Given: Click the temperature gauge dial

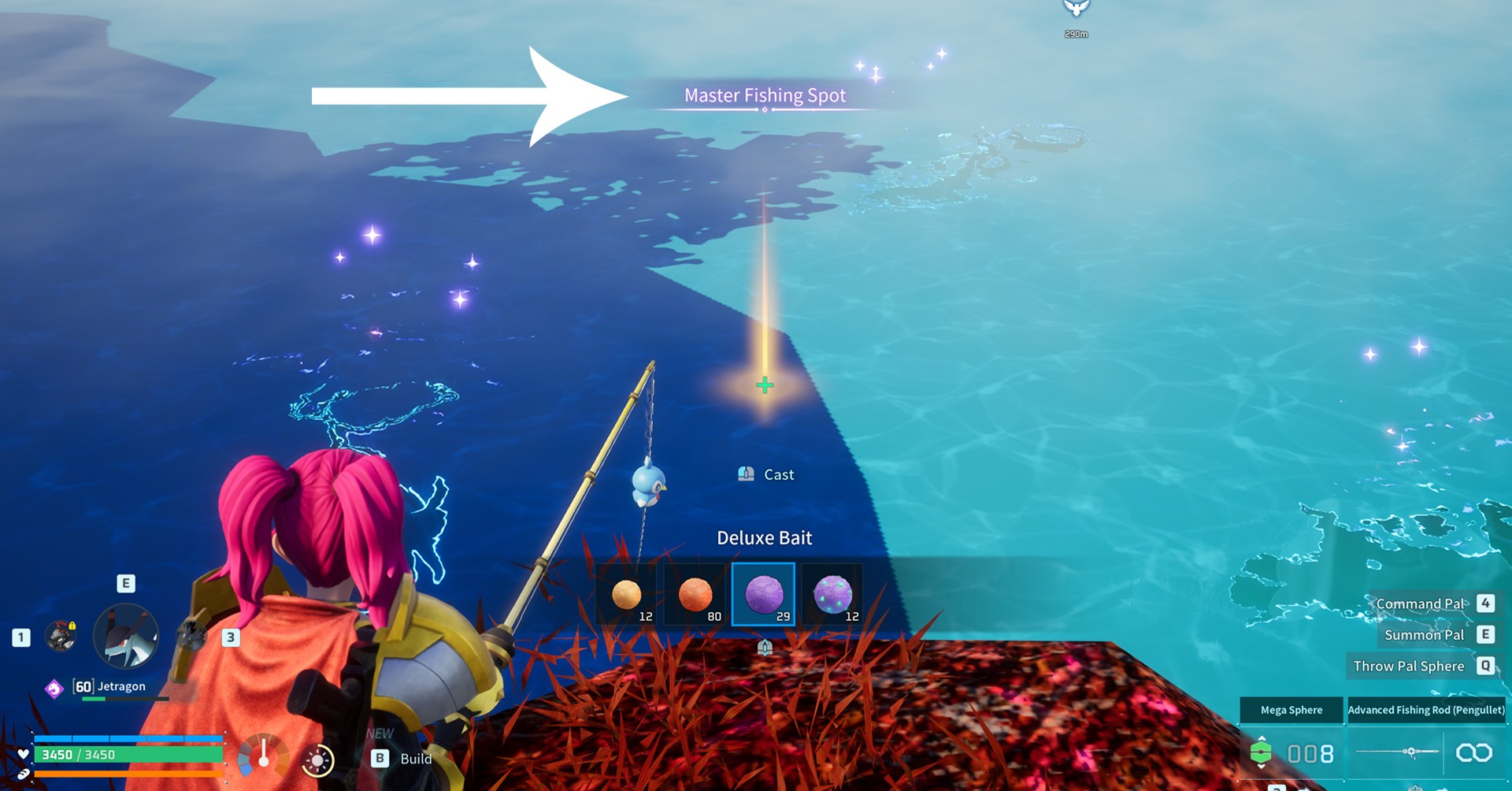Looking at the screenshot, I should coord(263,757).
